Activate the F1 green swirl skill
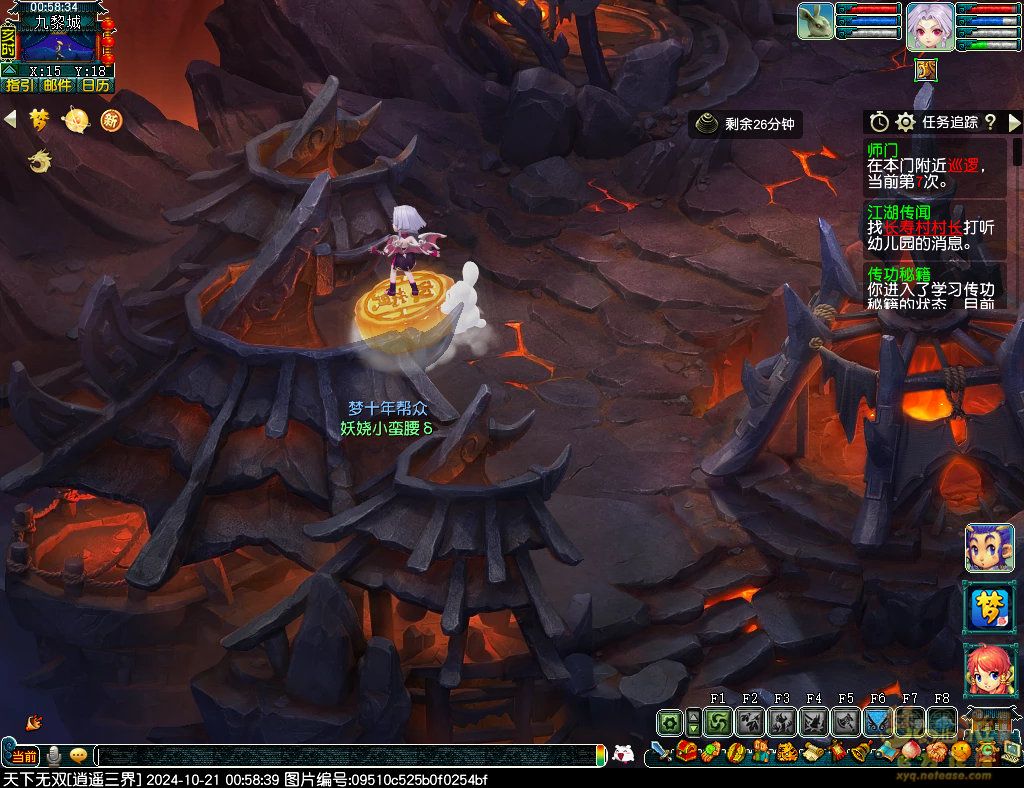 click(x=718, y=722)
